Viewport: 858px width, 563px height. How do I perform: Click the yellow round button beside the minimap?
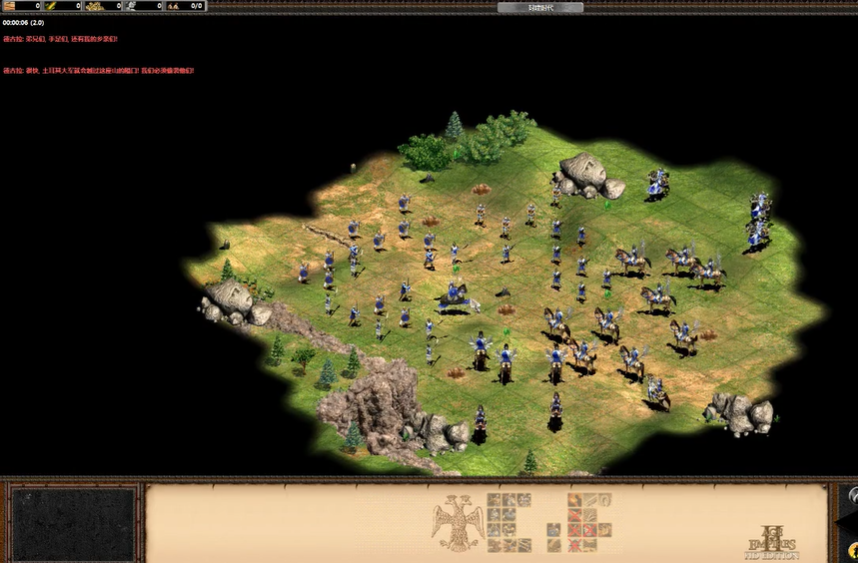852,550
